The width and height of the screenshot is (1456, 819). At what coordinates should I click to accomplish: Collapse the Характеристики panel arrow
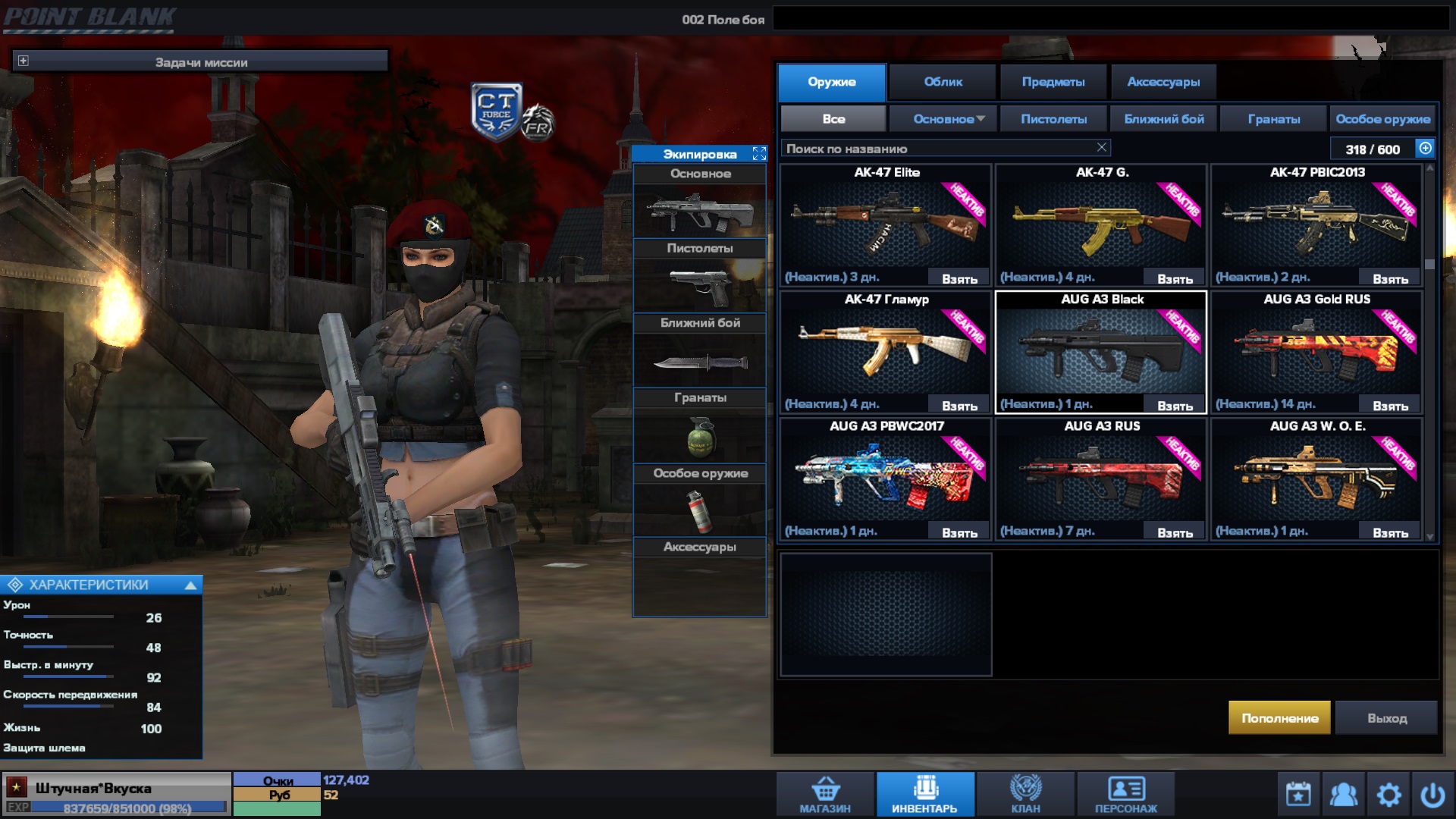(x=190, y=584)
